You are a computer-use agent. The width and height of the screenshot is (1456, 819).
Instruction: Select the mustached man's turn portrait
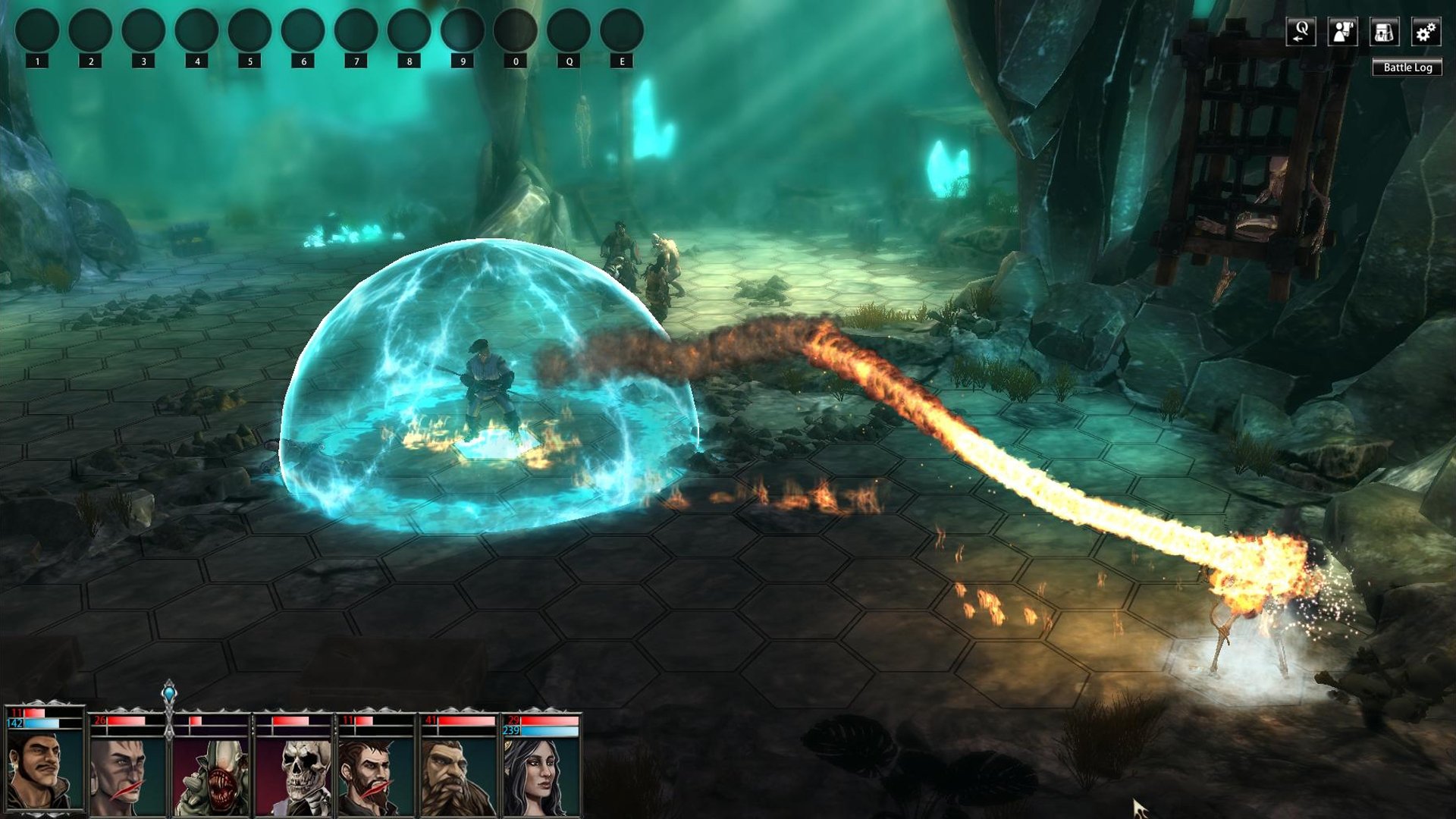tap(43, 770)
